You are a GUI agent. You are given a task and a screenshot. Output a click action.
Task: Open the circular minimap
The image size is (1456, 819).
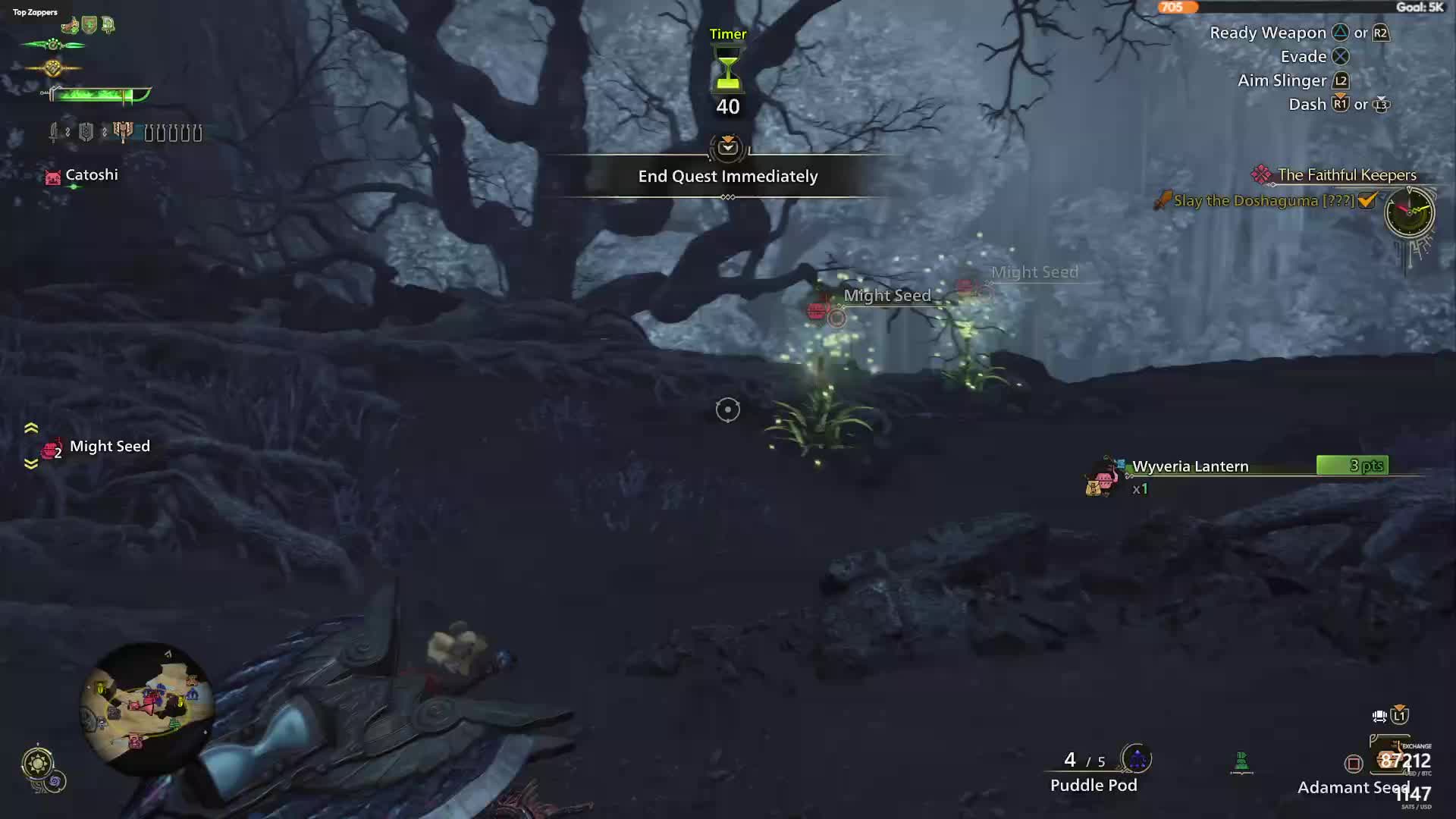point(146,708)
